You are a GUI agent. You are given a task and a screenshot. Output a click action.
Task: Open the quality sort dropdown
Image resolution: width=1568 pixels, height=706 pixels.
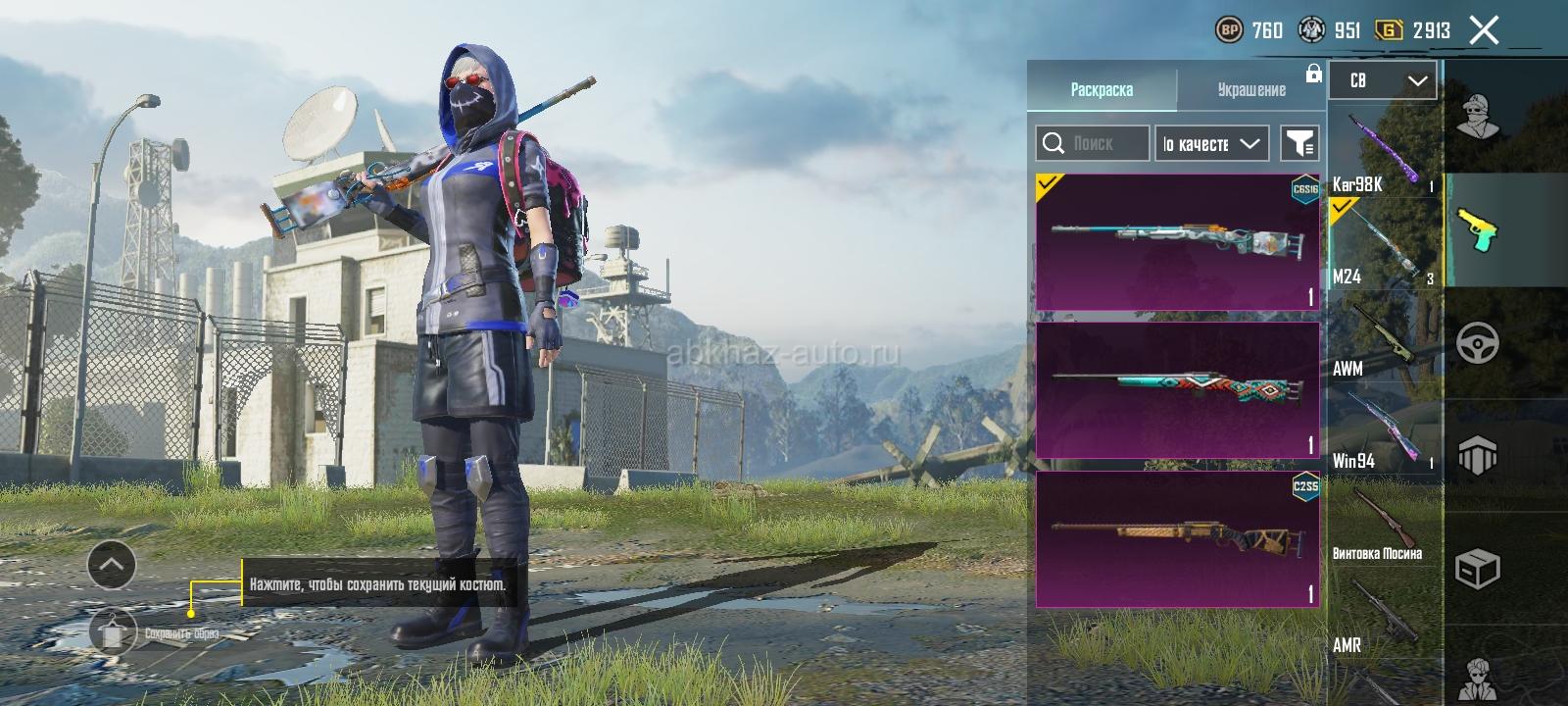click(1211, 143)
